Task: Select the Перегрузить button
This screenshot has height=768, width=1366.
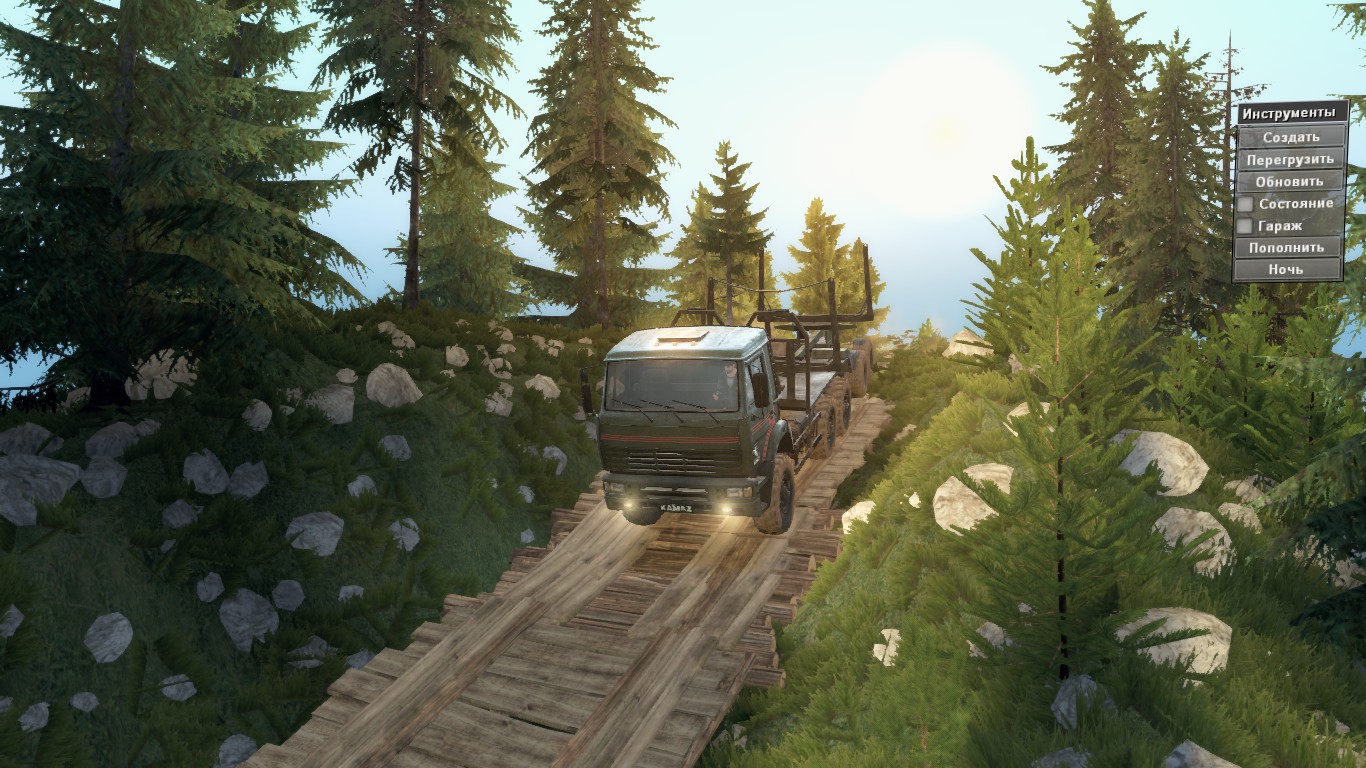Action: tap(1290, 159)
